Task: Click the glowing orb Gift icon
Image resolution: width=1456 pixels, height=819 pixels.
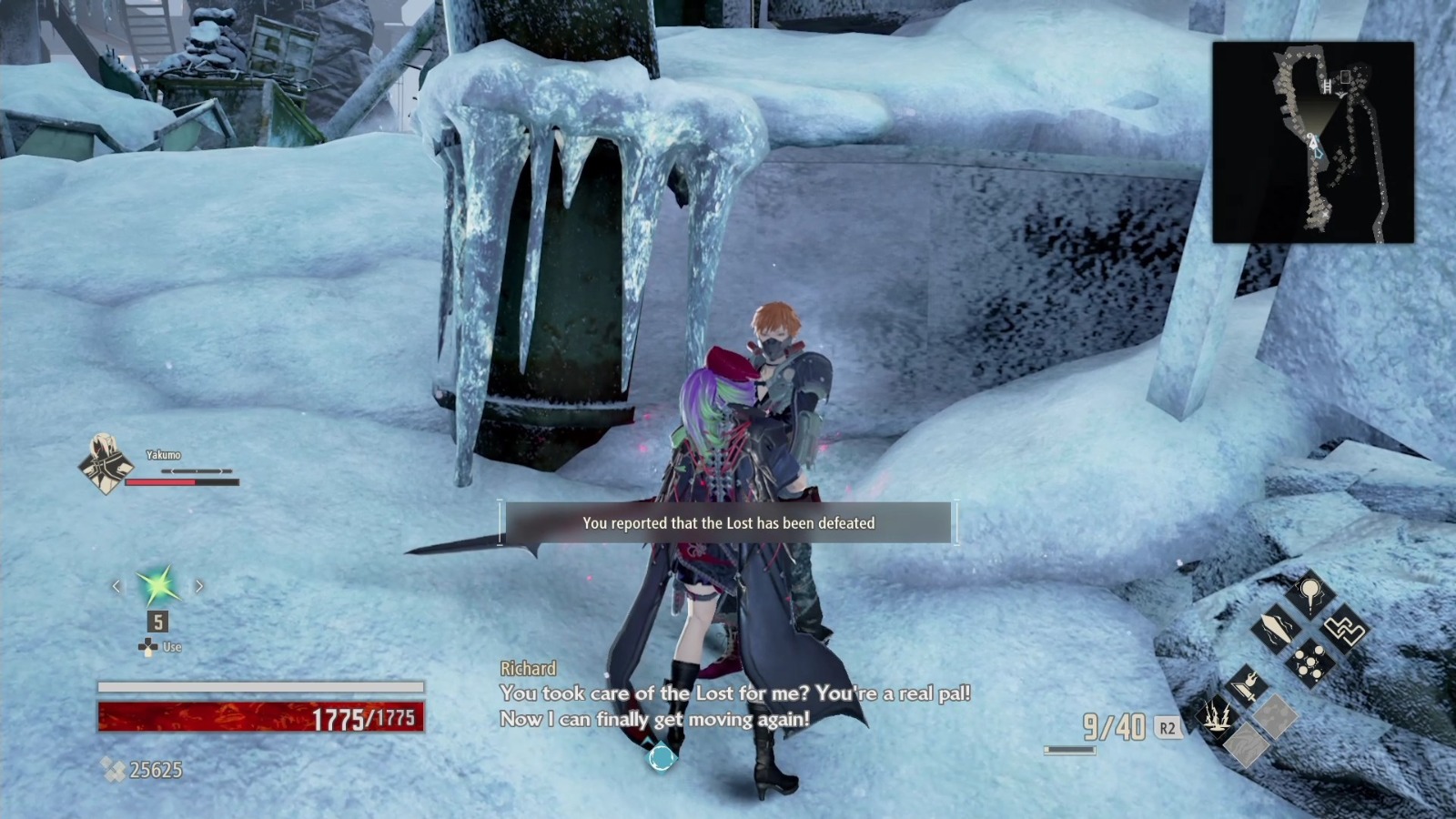Action: pos(1309,595)
